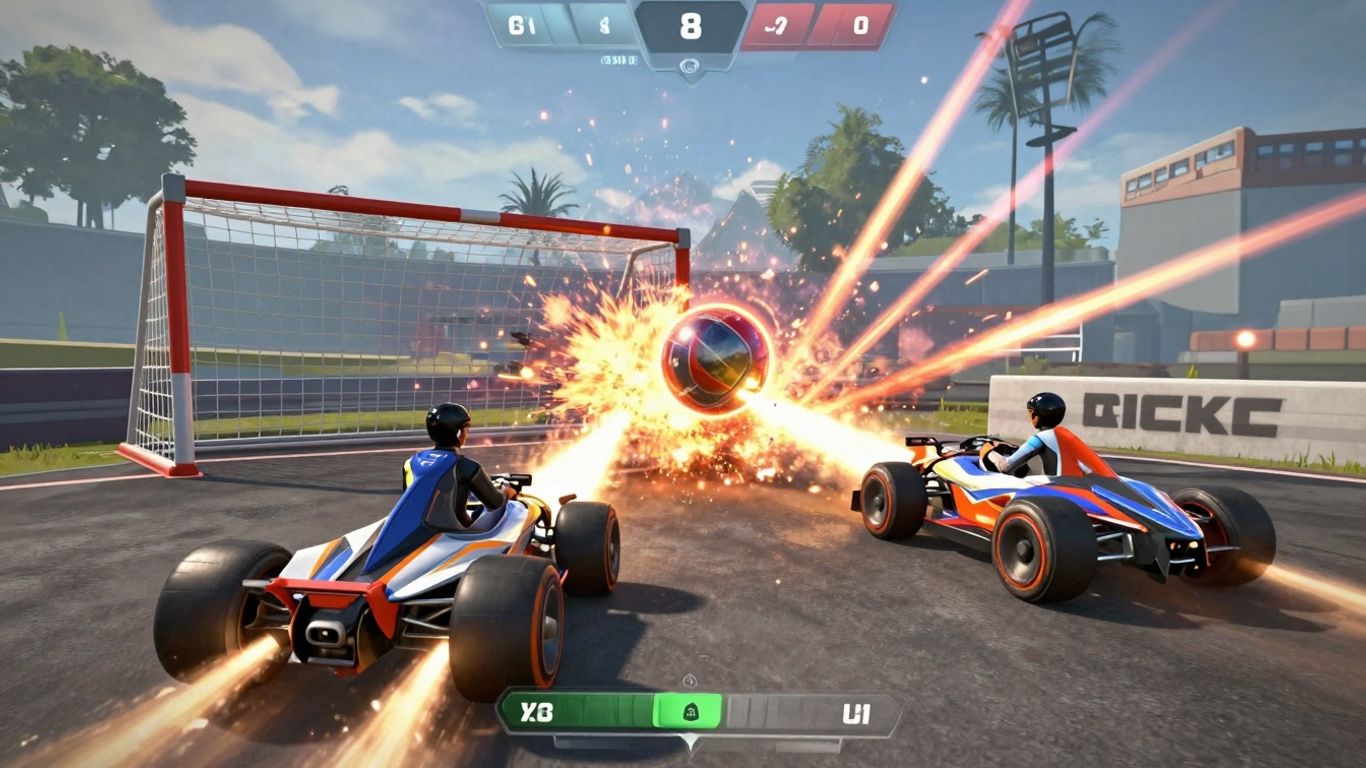Expand the pointer below the boost bar
Viewport: 1366px width, 768px height.
(691, 743)
